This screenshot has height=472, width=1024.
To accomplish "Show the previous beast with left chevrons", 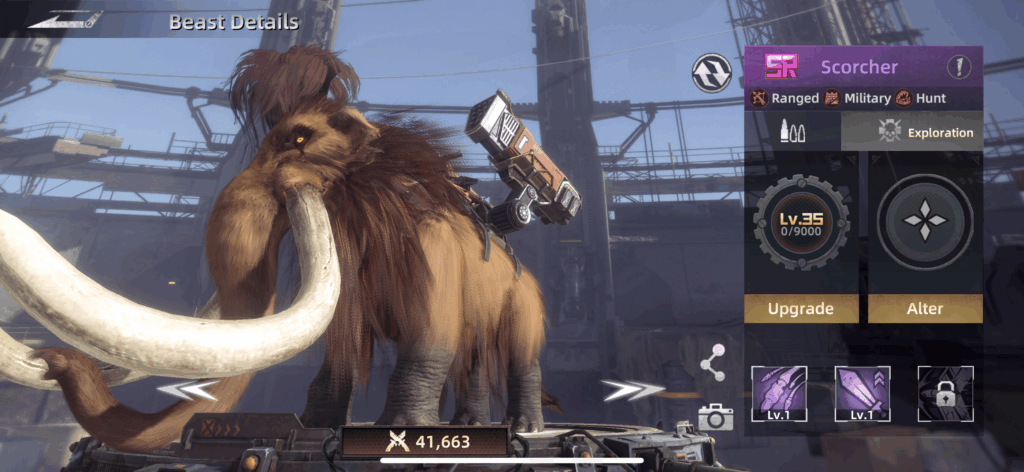I will tap(190, 389).
